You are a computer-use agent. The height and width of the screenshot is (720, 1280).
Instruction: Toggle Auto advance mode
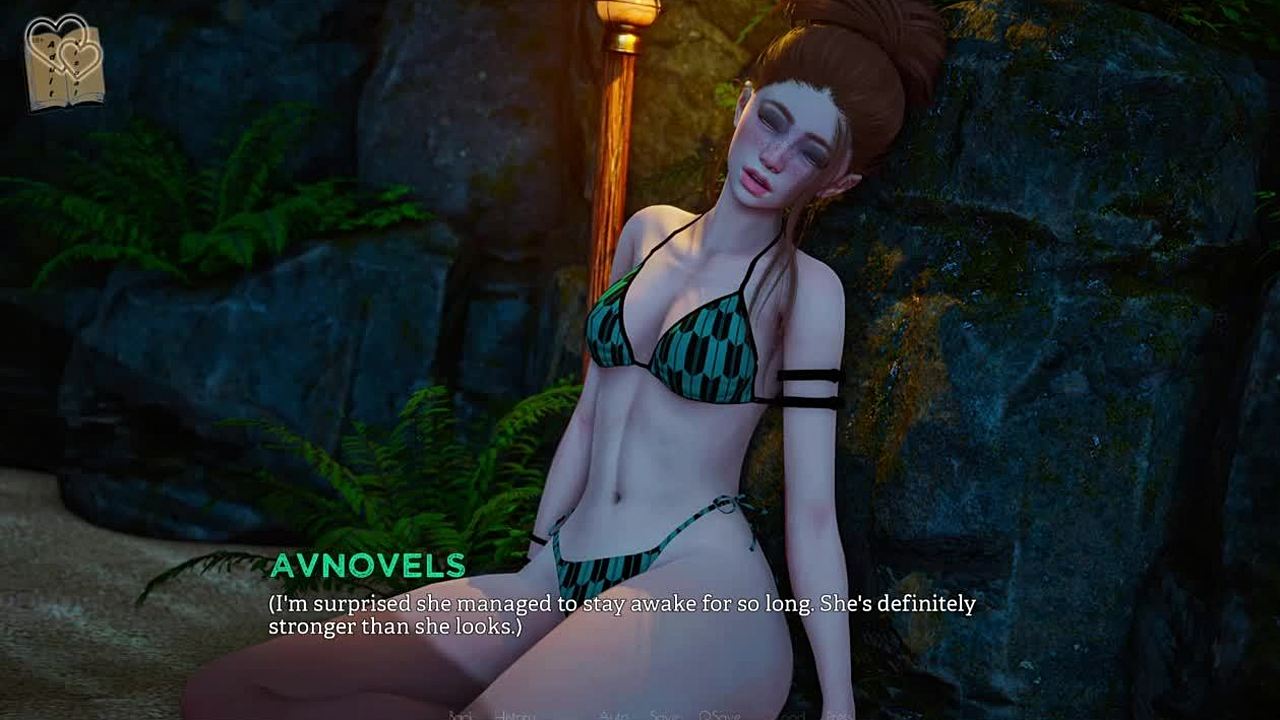(613, 715)
